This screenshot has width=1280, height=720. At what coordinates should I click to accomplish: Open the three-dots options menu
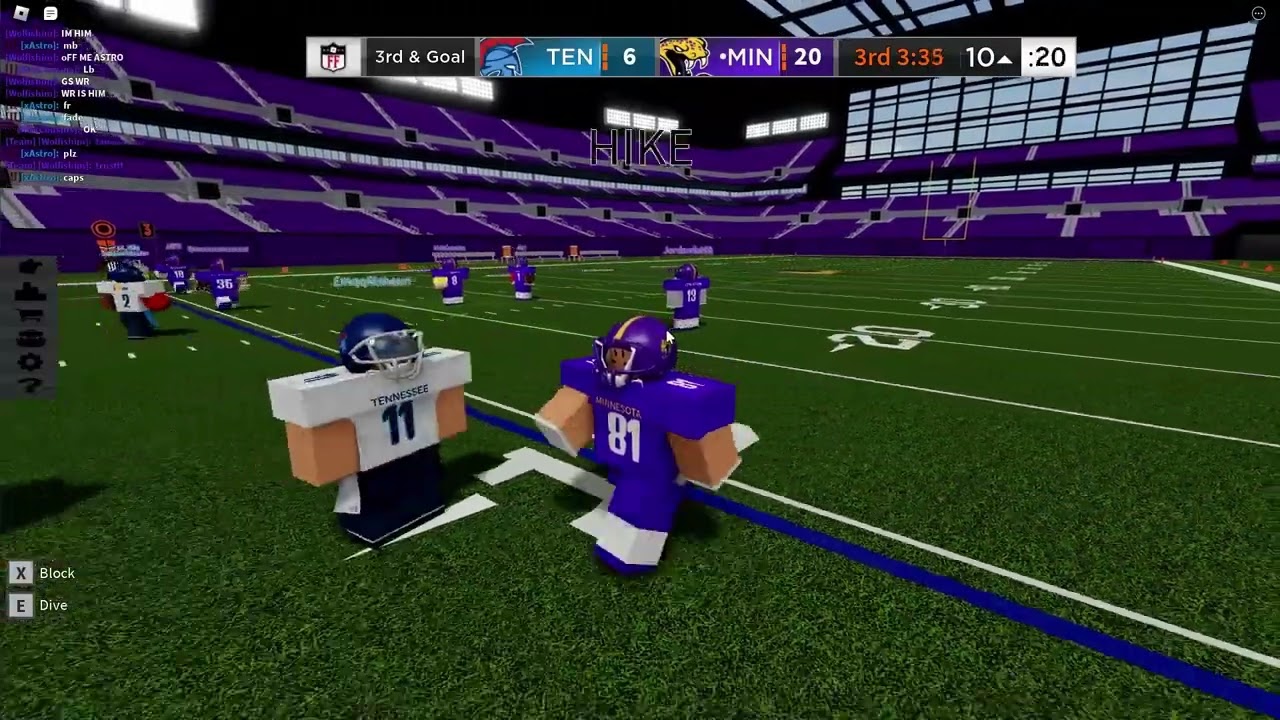click(1258, 13)
